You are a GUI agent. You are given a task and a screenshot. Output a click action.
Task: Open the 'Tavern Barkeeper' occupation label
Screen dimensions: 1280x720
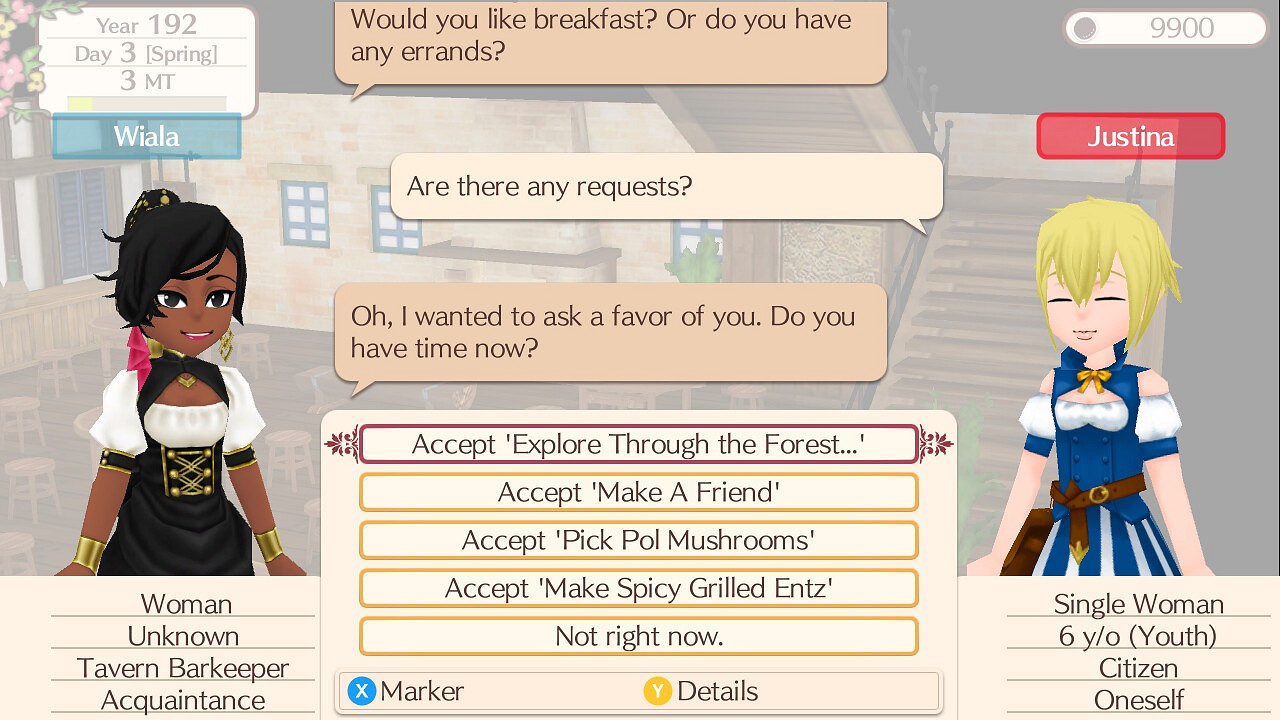click(183, 668)
